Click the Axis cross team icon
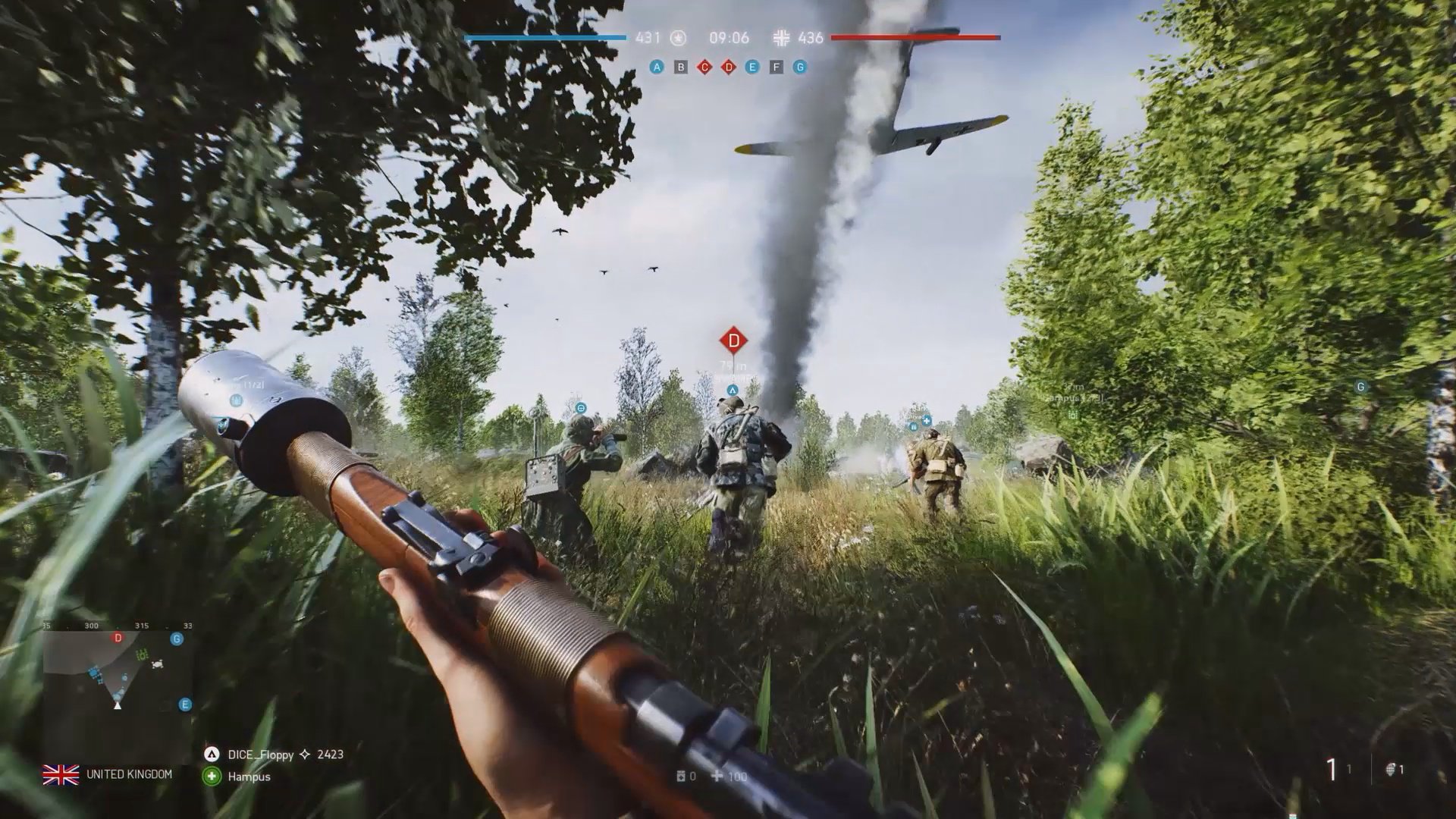Screen dimensions: 1456x819 click(x=781, y=38)
